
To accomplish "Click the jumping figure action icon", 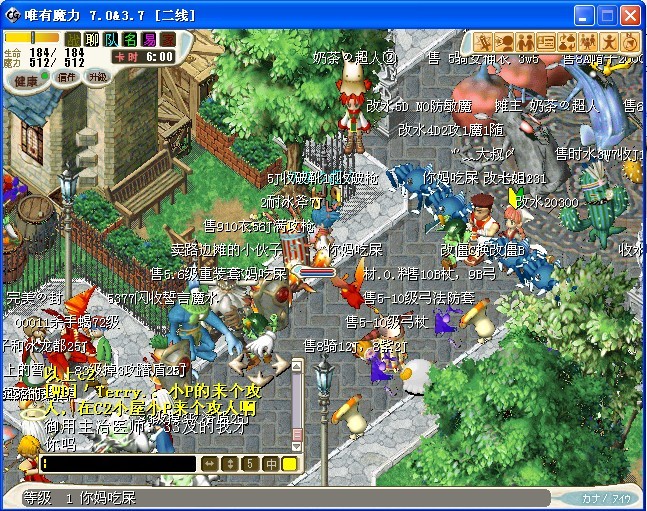I will click(x=609, y=41).
